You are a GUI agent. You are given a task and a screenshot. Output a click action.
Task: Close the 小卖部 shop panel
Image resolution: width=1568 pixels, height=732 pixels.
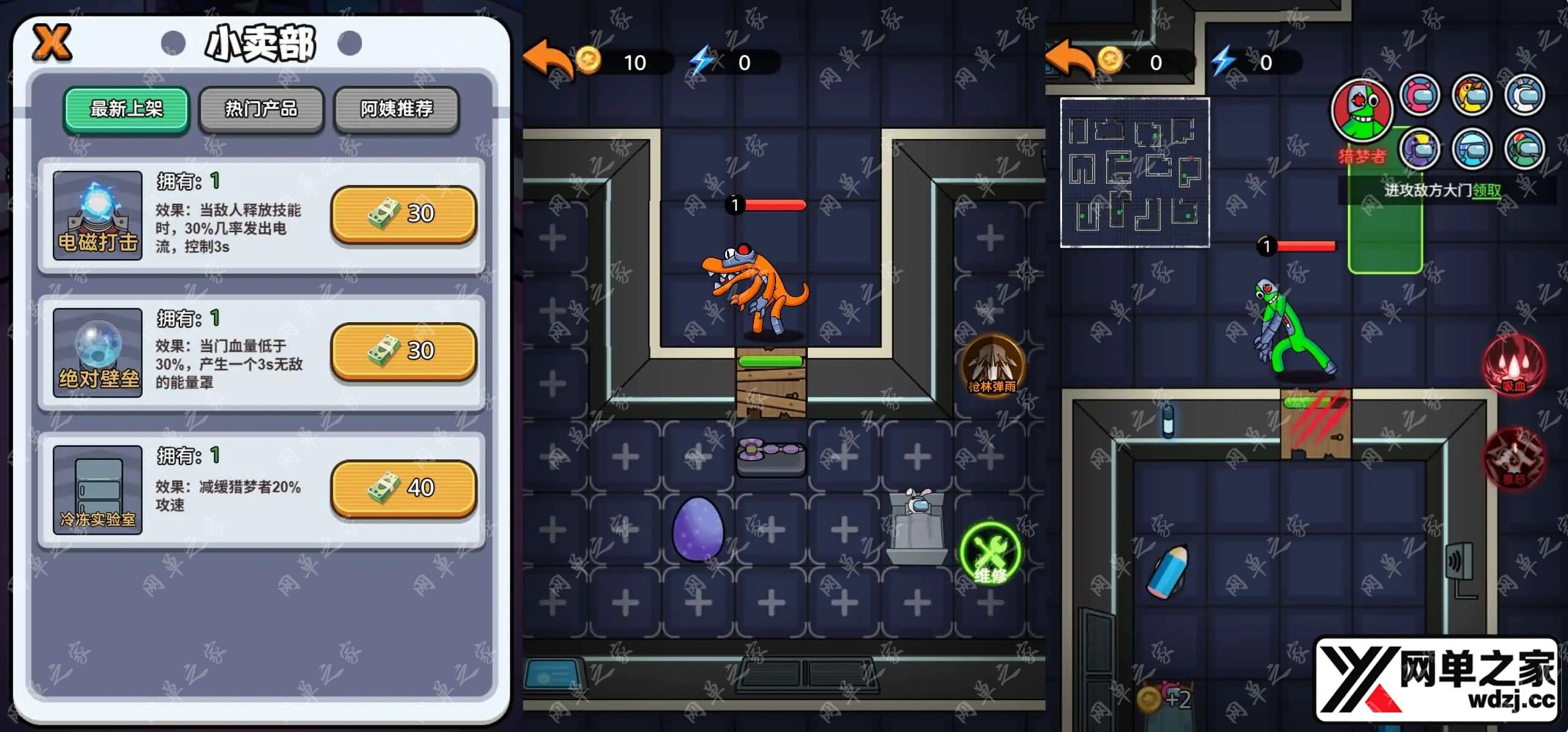point(52,42)
